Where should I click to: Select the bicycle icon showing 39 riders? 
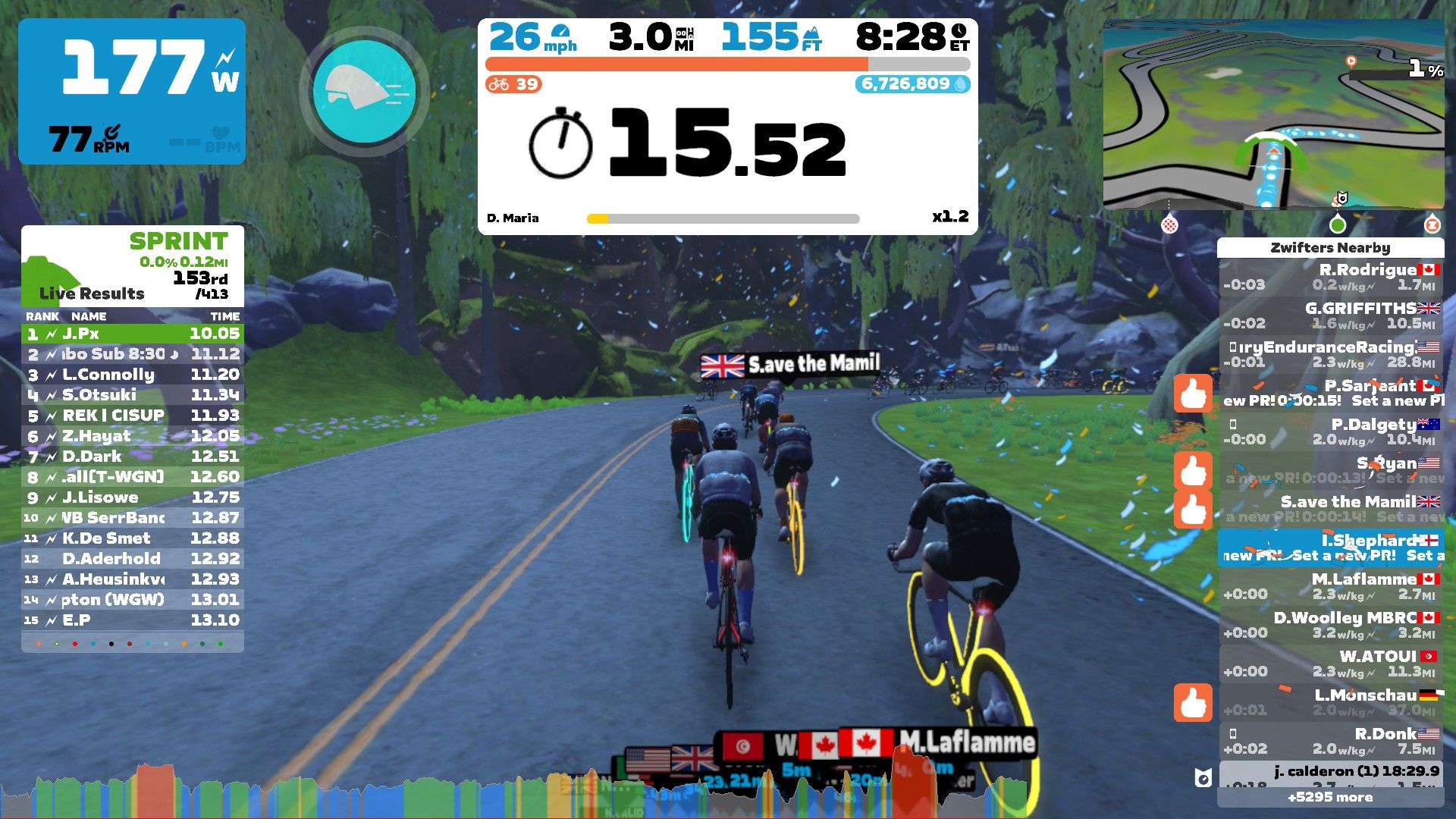coord(498,85)
